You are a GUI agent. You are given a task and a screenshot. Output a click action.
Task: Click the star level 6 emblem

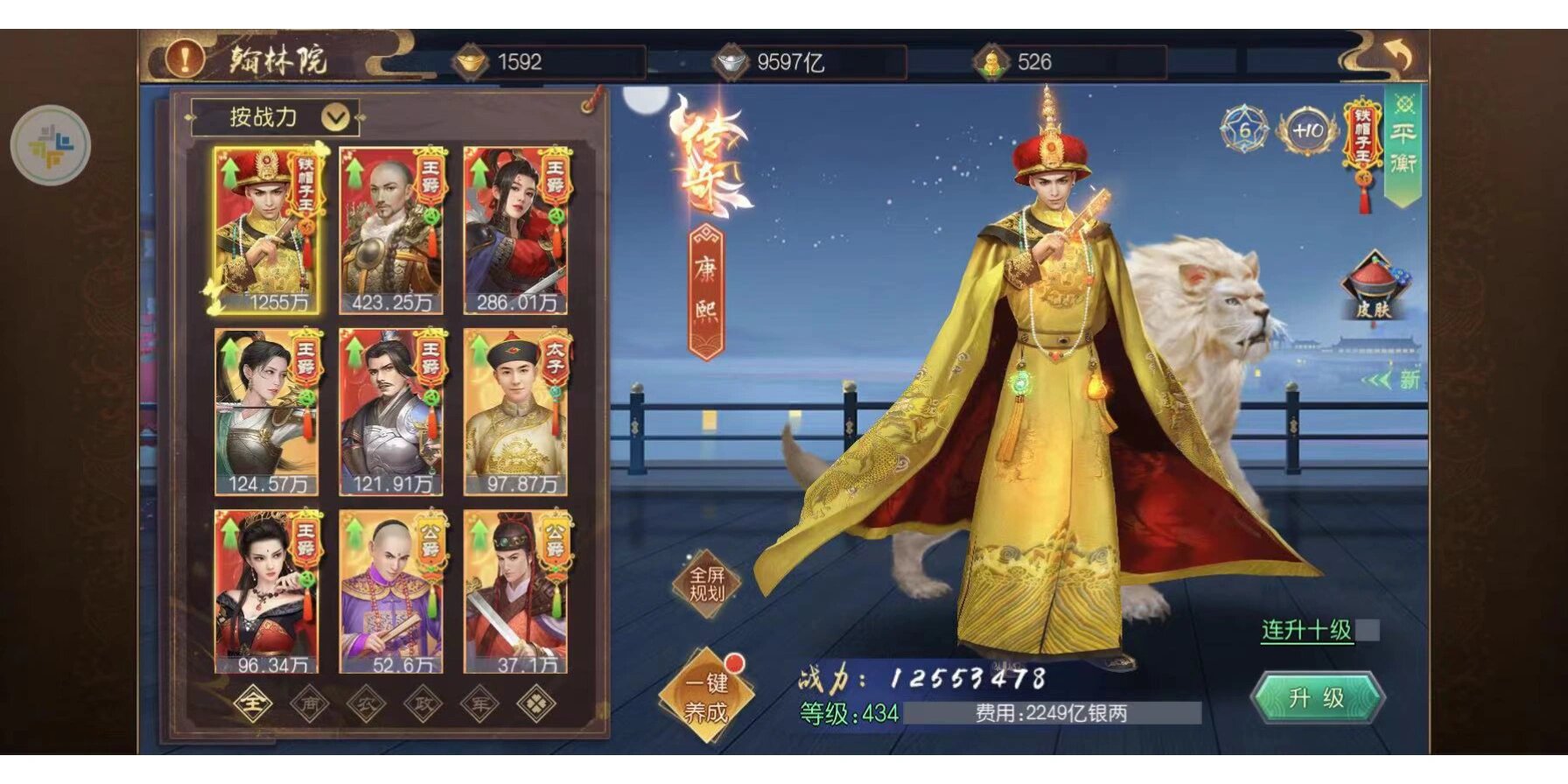[1245, 129]
